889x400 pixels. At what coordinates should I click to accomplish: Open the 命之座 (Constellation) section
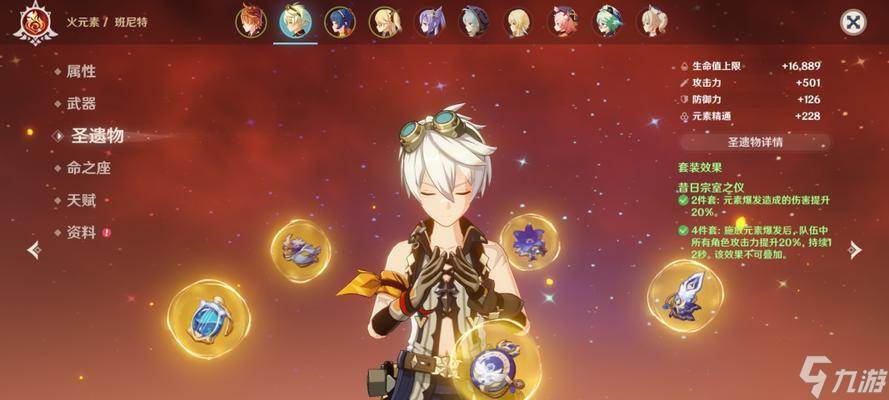point(88,168)
